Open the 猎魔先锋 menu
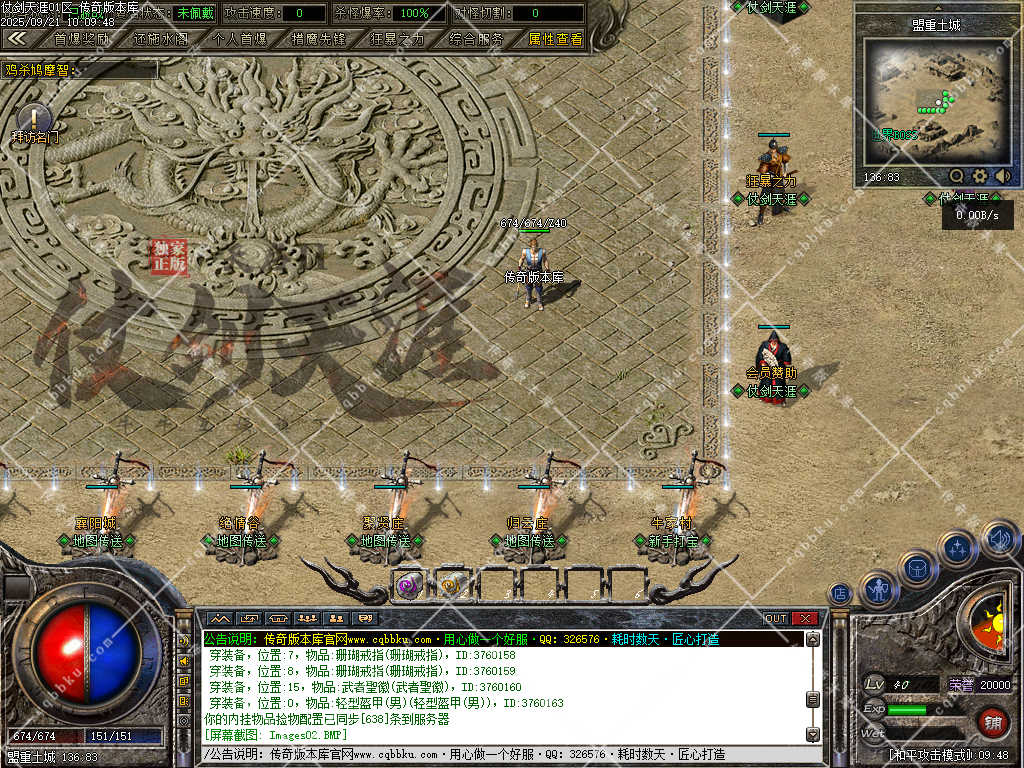Viewport: 1024px width, 768px height. (x=318, y=40)
